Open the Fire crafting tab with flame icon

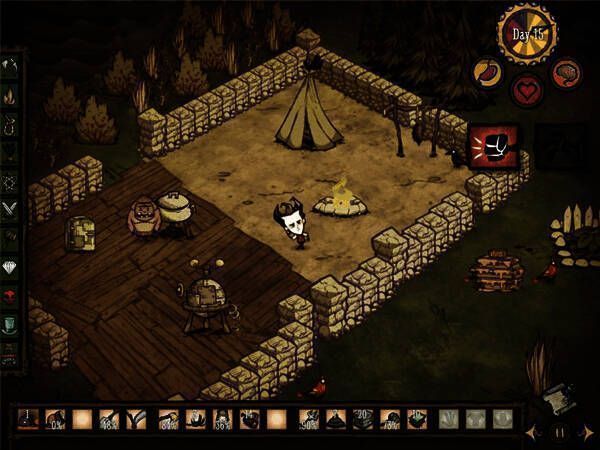[x=9, y=96]
